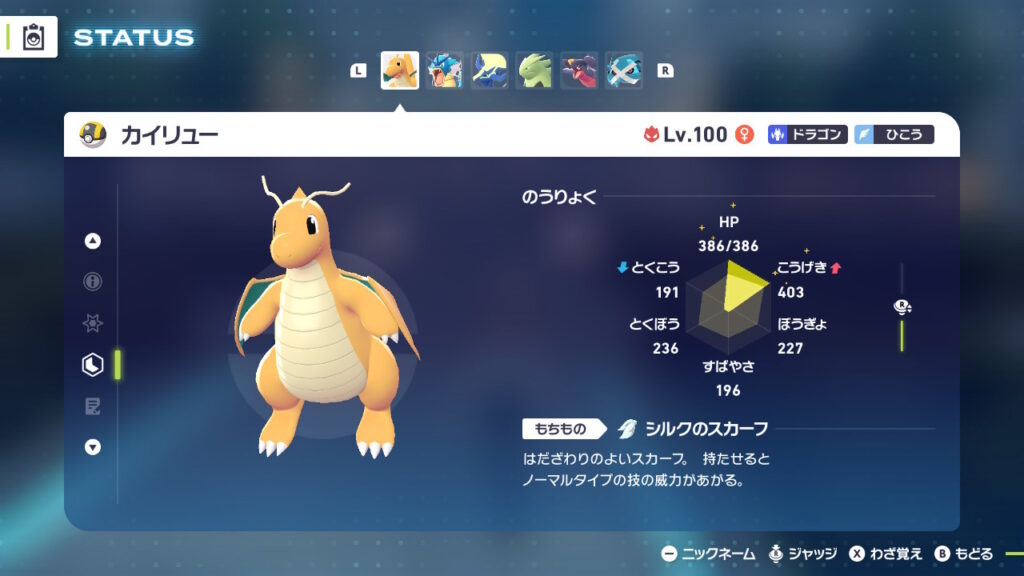
Task: Click the up arrow in the side tab list
Action: point(93,241)
